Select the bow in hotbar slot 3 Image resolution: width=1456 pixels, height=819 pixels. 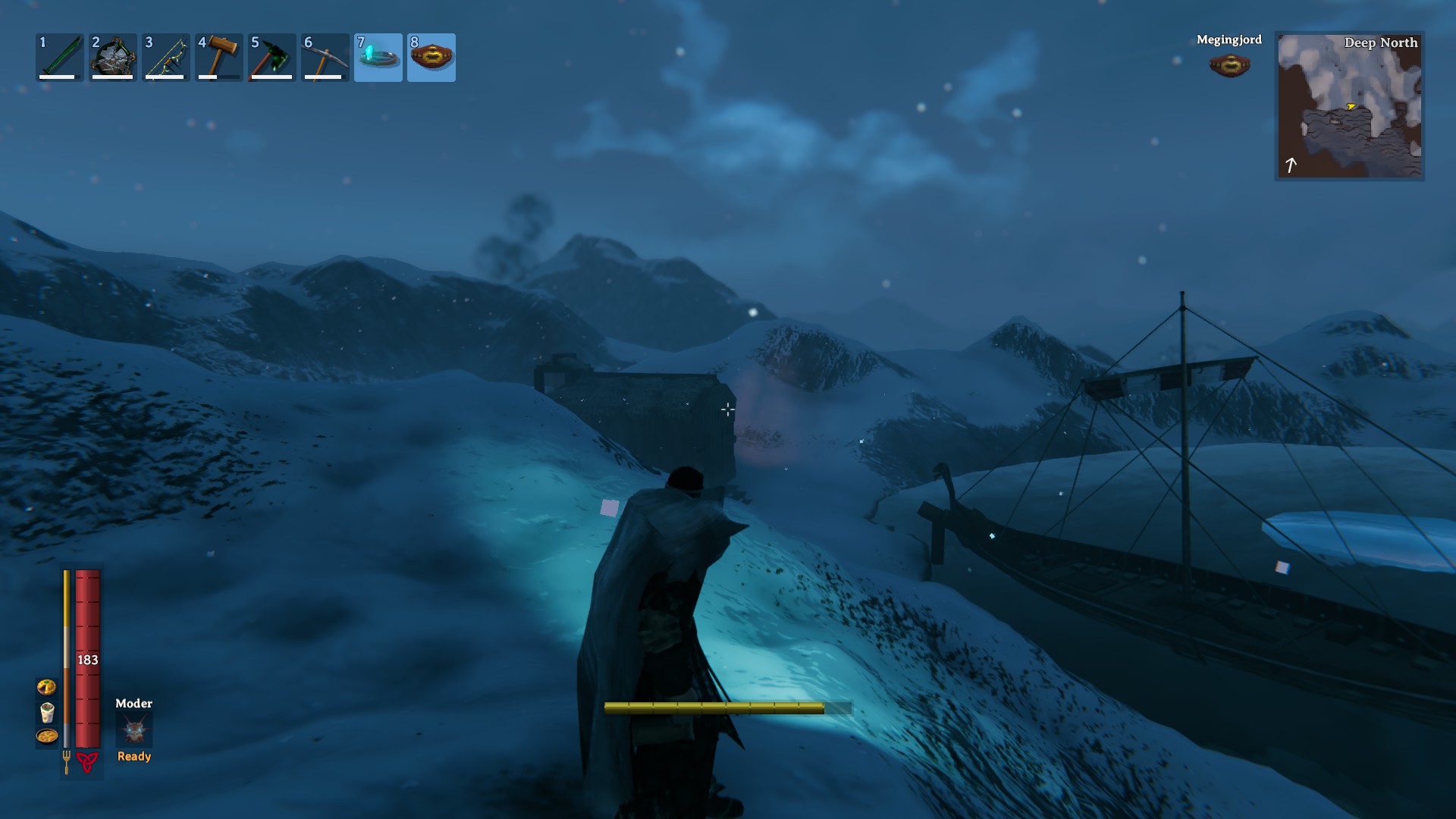pos(165,57)
